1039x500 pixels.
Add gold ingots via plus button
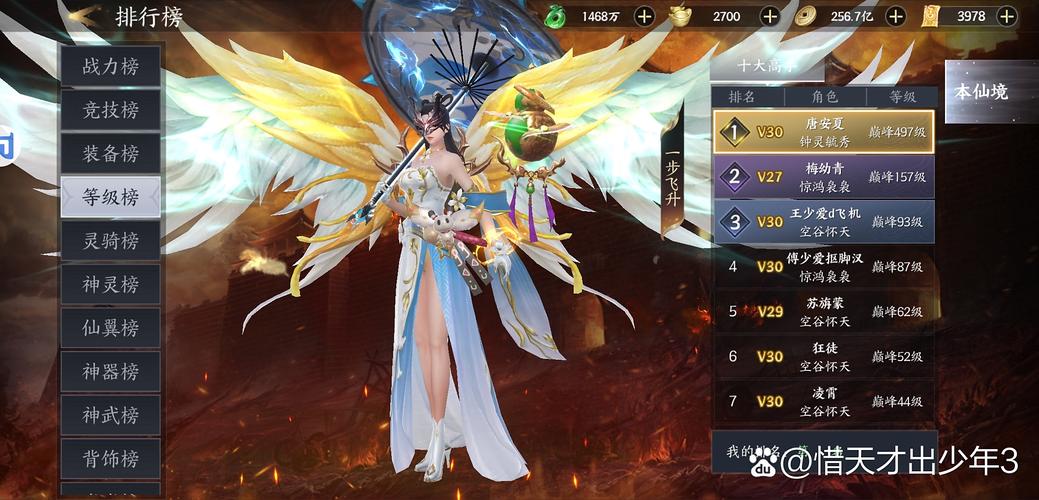769,16
